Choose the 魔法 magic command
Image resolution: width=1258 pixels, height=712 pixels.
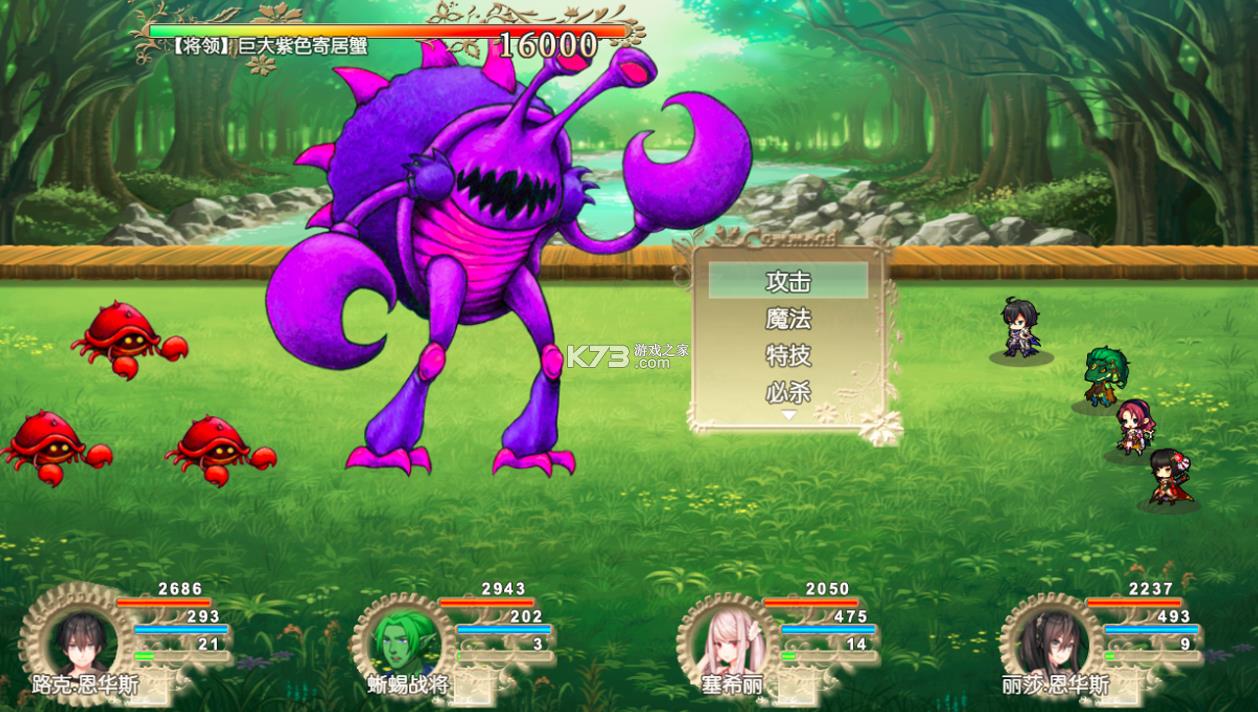click(788, 319)
